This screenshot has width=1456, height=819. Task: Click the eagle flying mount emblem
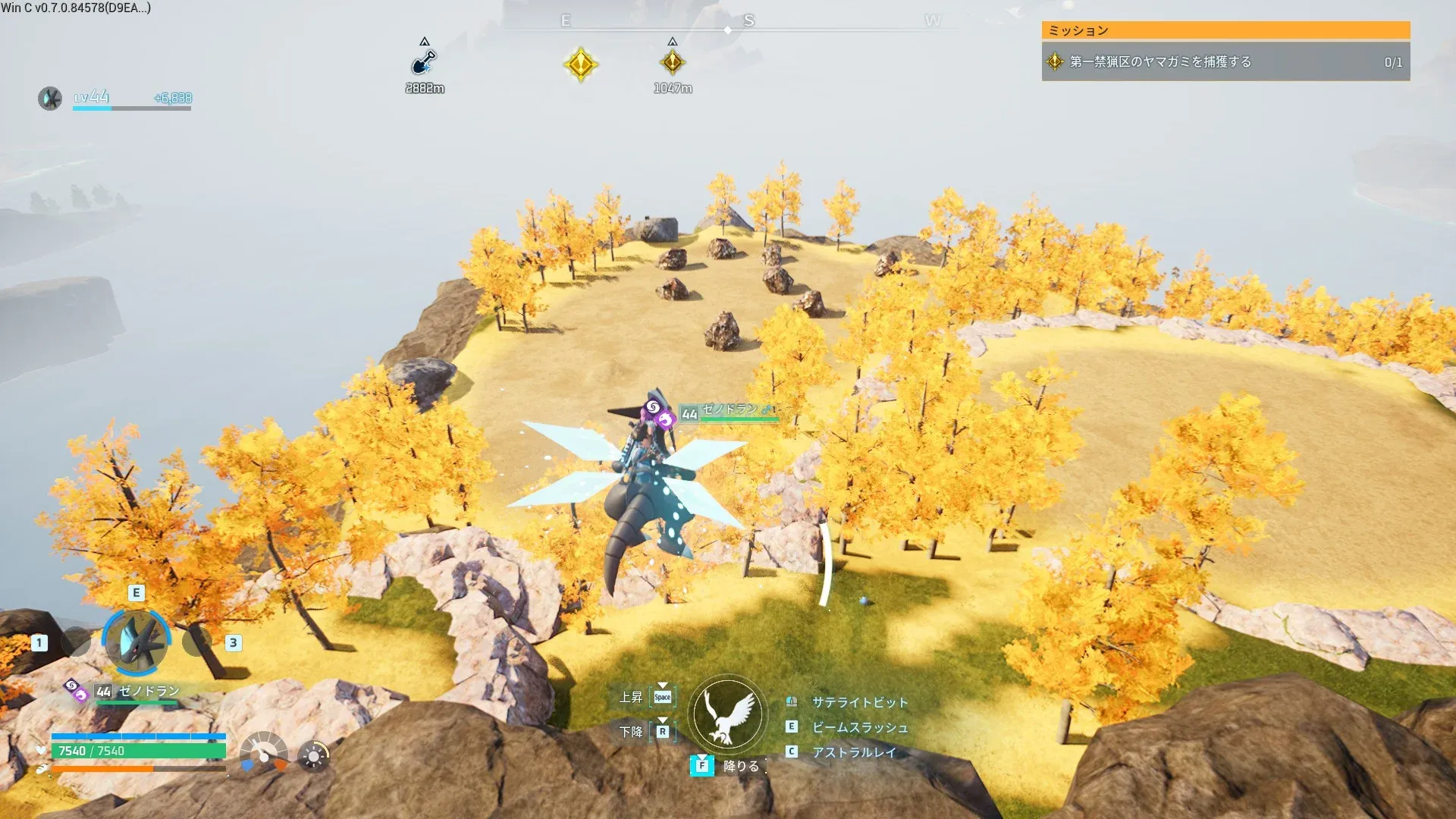click(727, 714)
